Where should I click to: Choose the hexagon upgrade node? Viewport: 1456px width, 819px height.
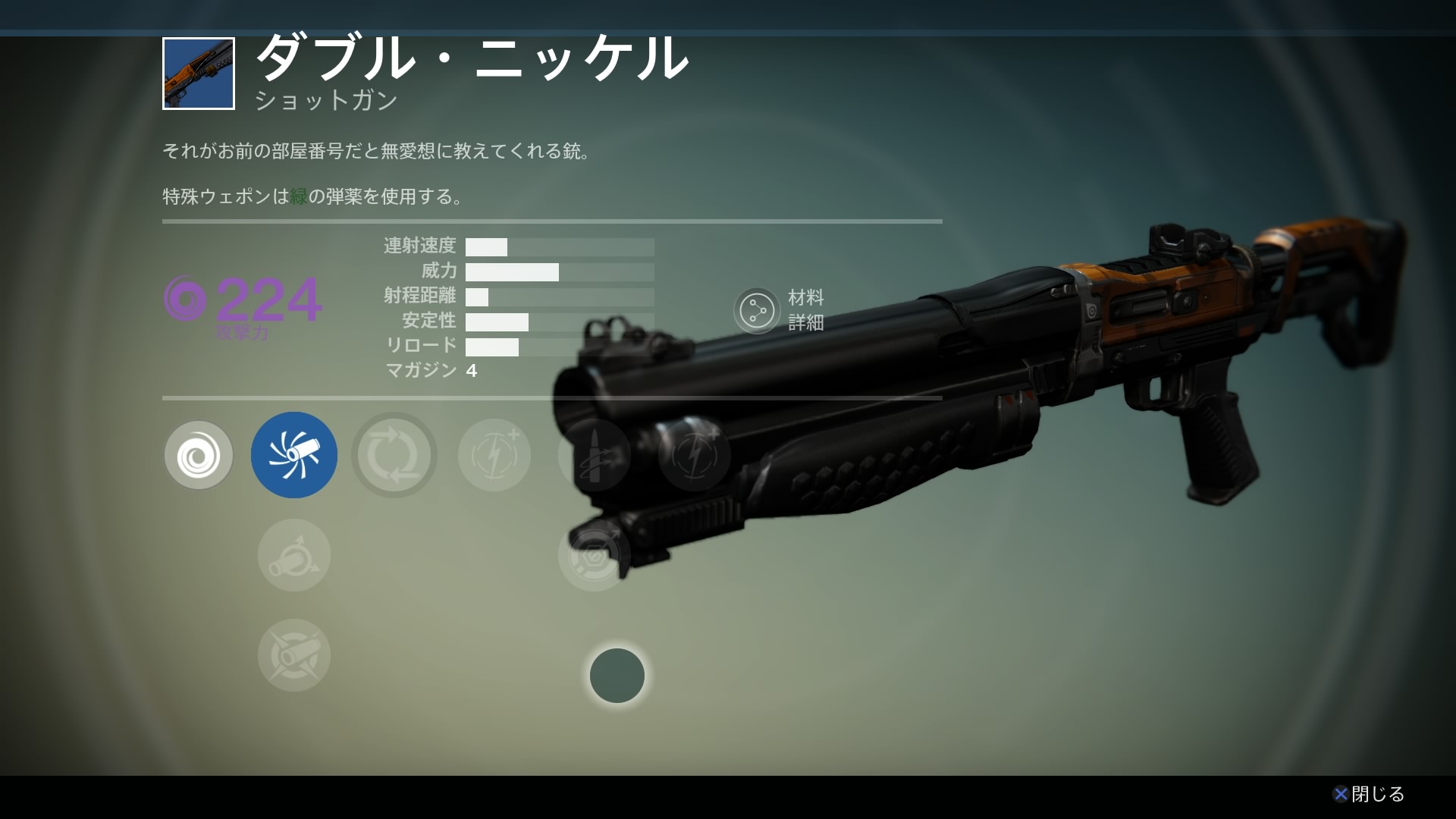click(x=594, y=555)
